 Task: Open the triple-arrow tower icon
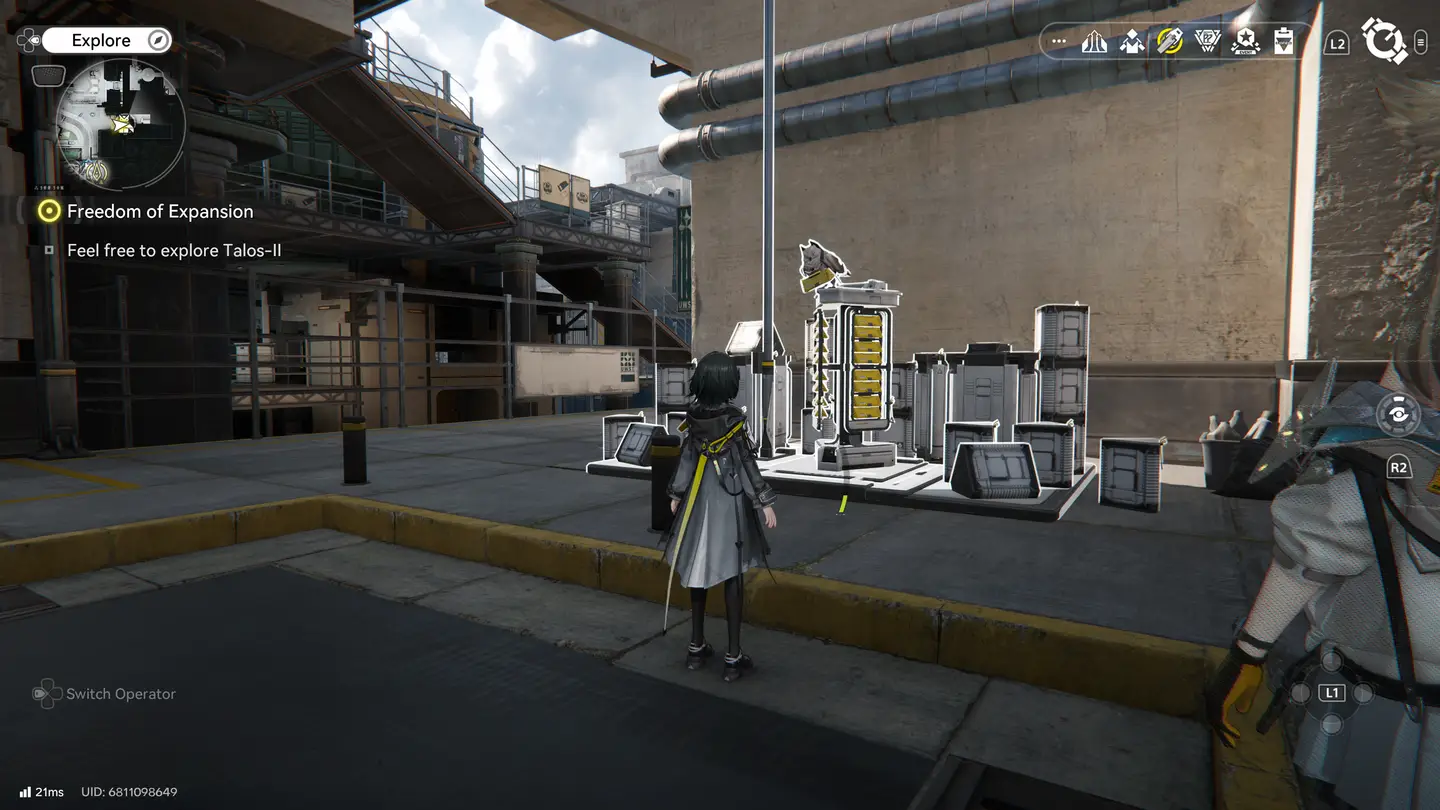click(x=1094, y=42)
